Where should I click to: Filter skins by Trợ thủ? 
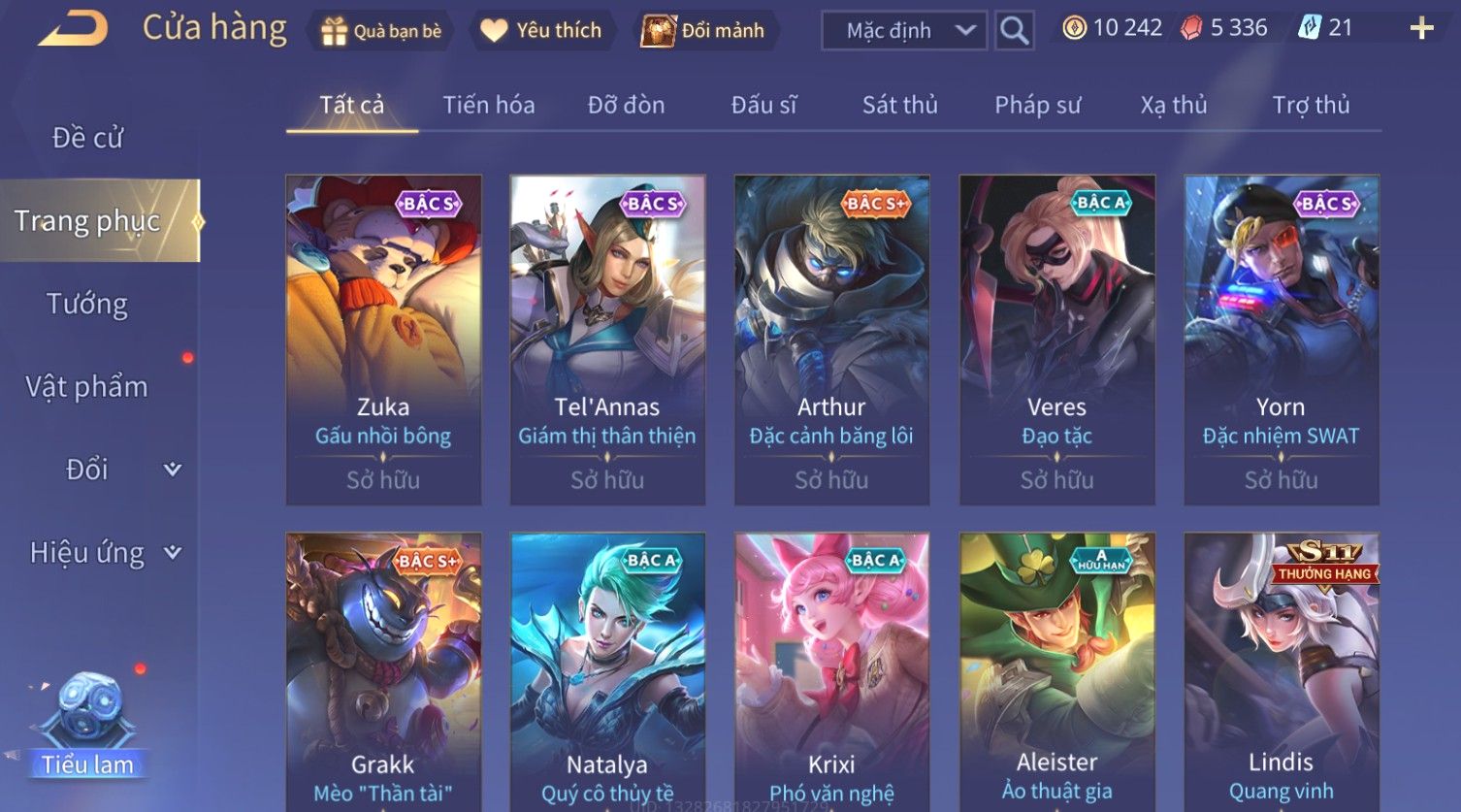1311,105
